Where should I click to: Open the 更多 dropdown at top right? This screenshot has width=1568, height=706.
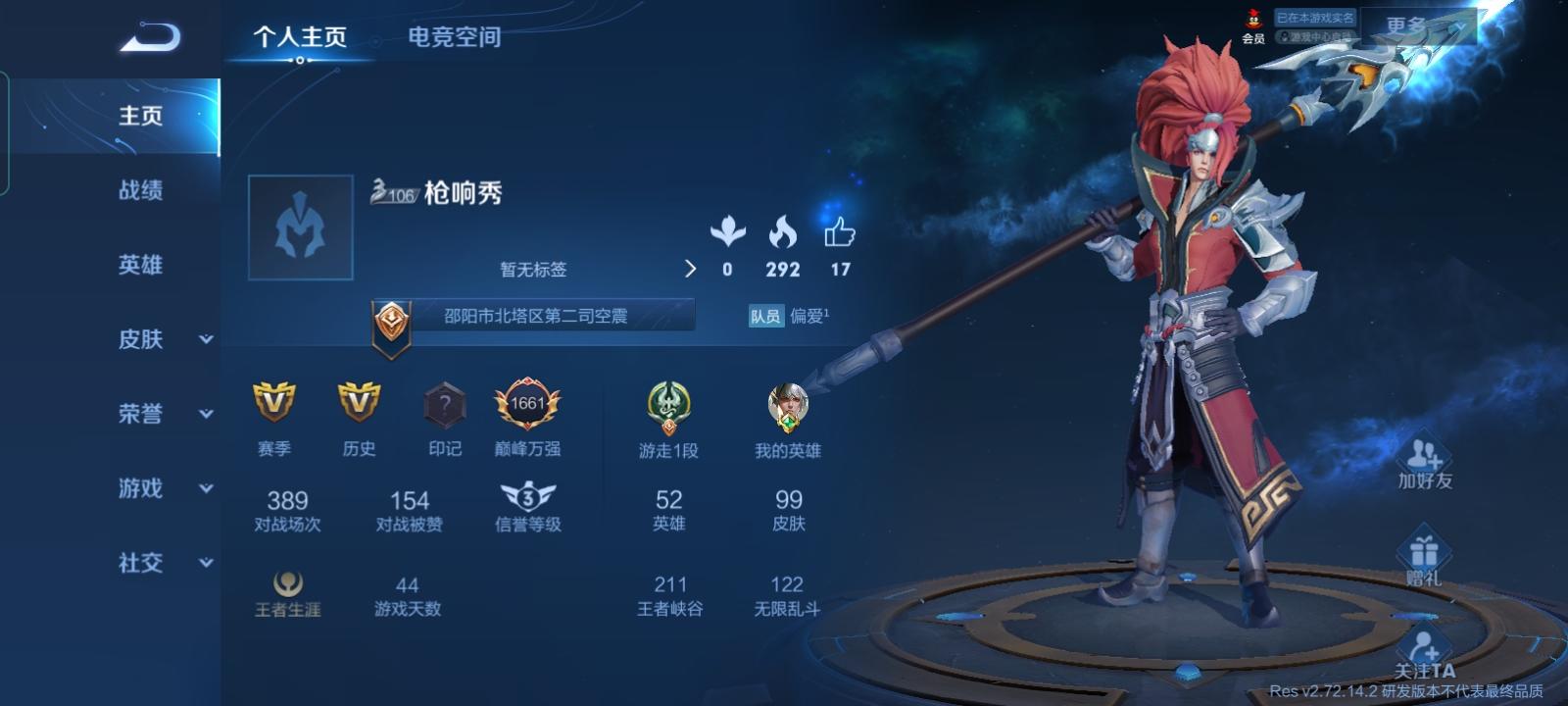point(1405,24)
